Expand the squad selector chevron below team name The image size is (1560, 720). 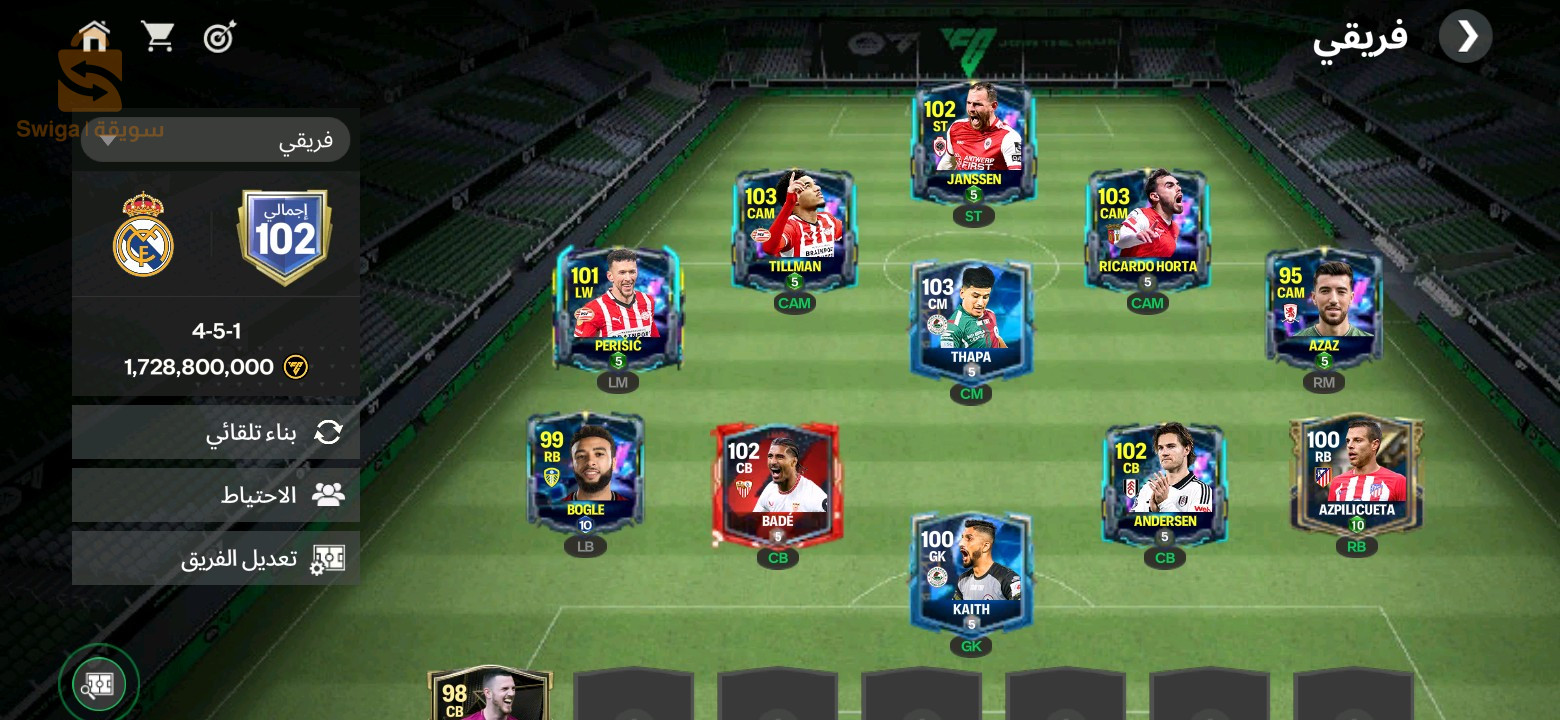click(108, 142)
